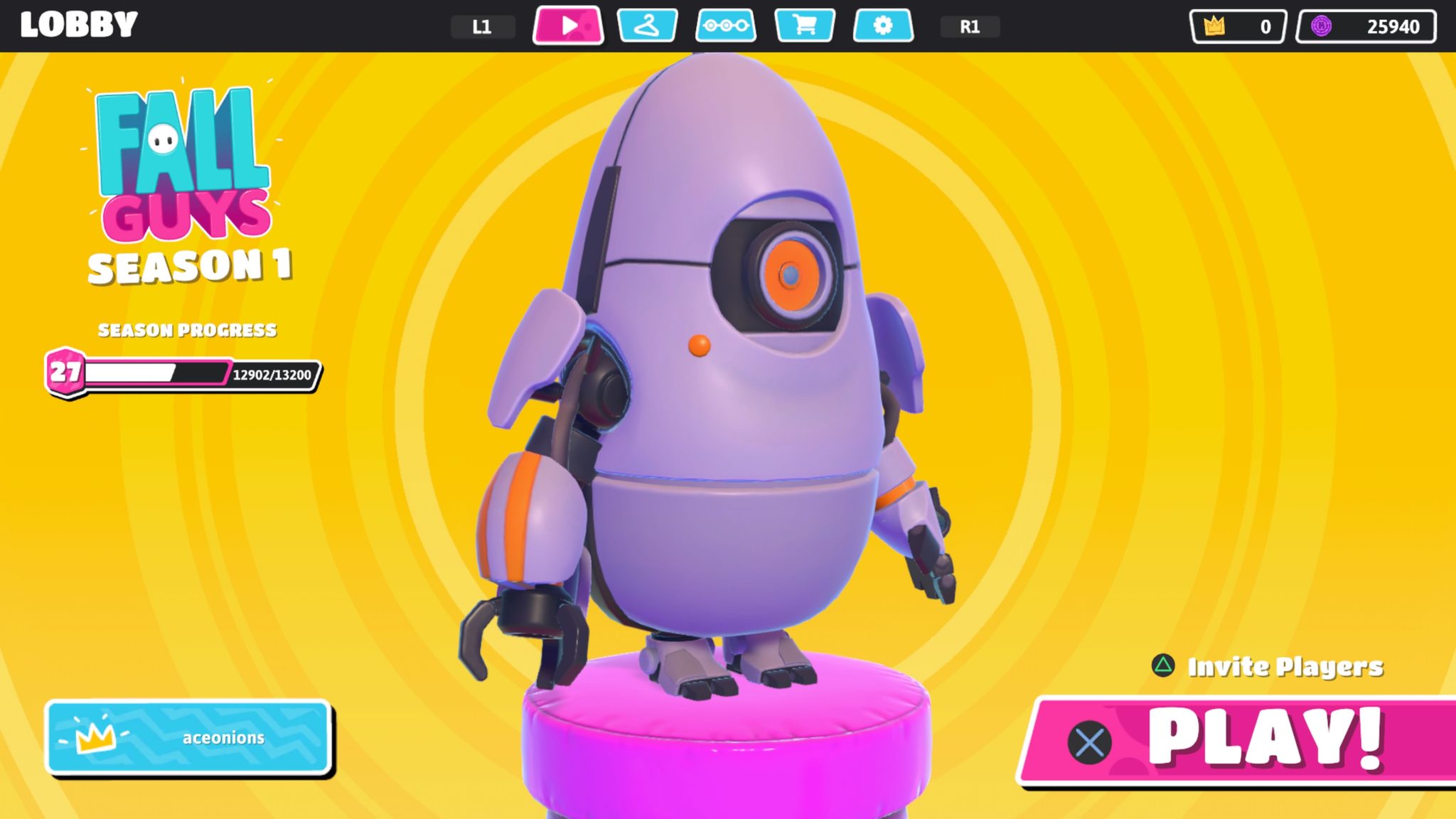Open the Settings gear icon
The height and width of the screenshot is (819, 1456).
[x=883, y=26]
